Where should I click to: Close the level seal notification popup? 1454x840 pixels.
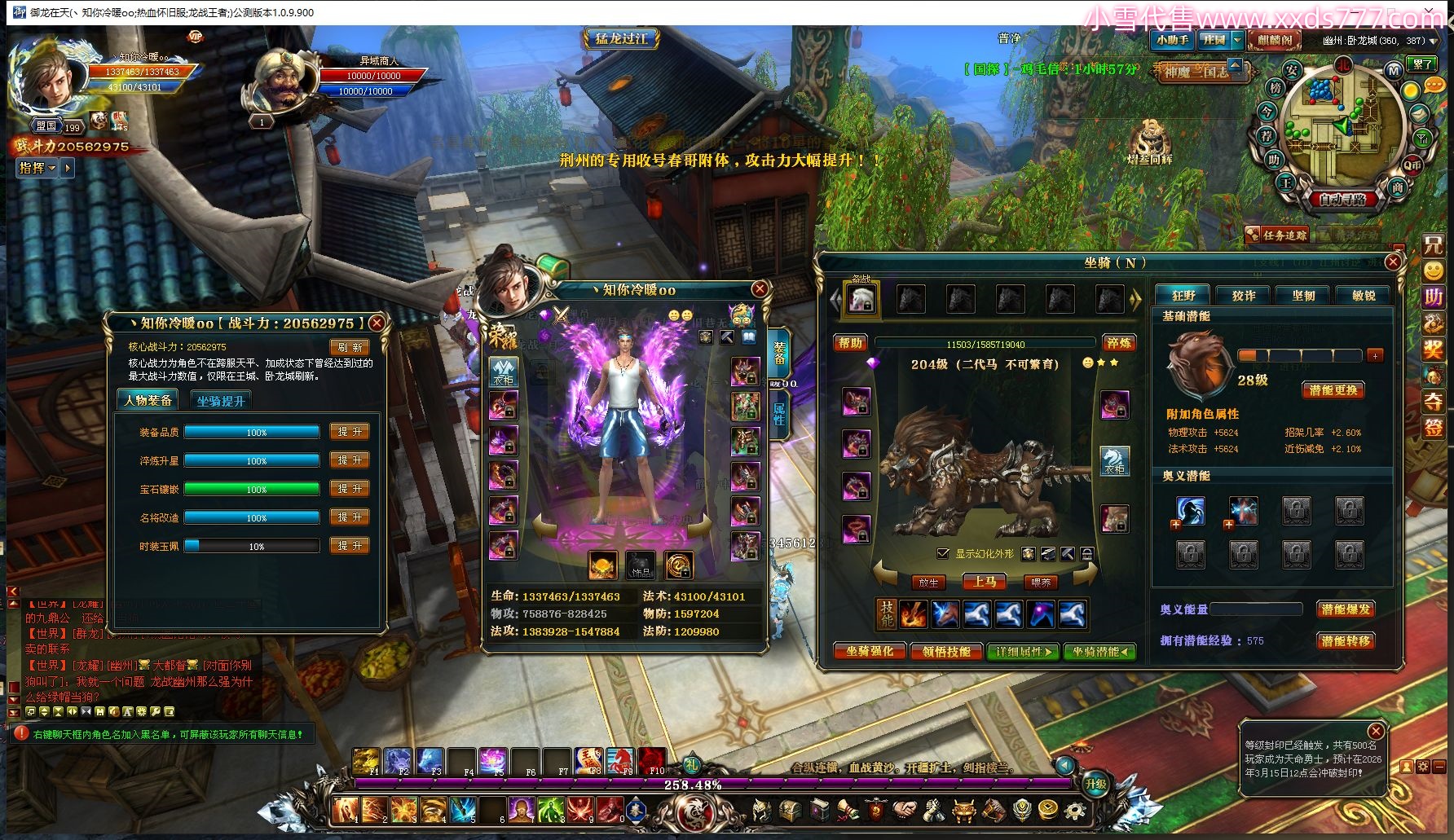pos(1376,731)
